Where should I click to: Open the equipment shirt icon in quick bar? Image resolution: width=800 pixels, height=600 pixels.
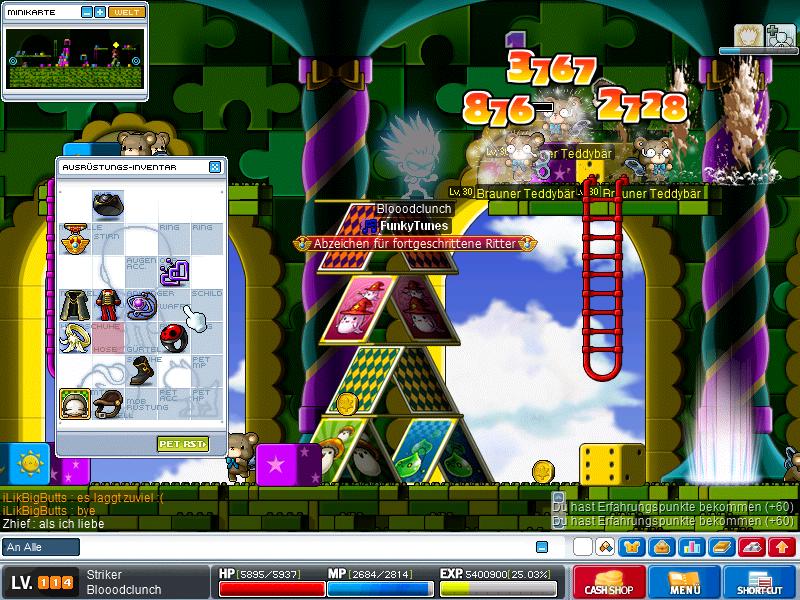634,547
